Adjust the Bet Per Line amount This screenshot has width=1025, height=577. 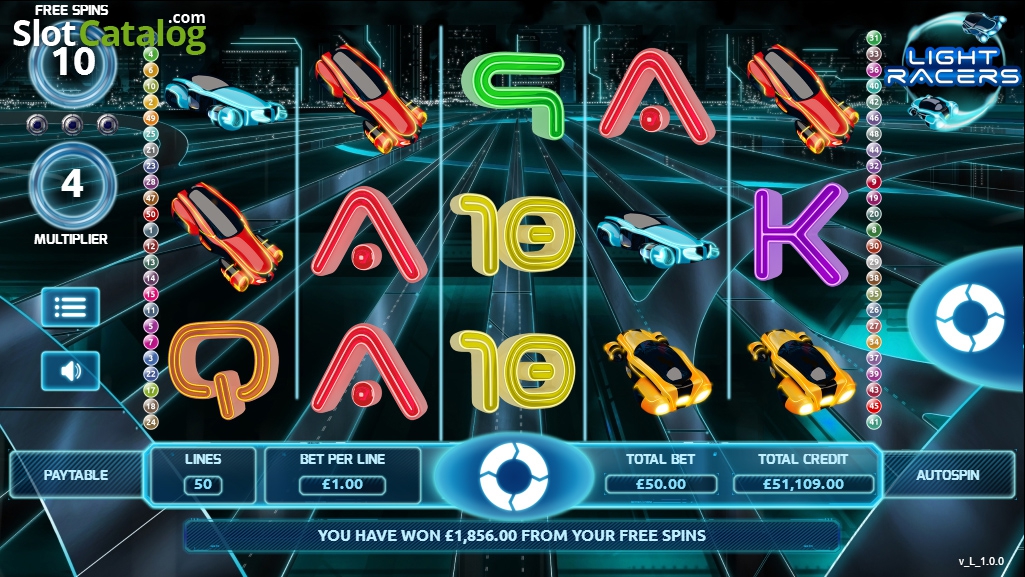(x=342, y=485)
